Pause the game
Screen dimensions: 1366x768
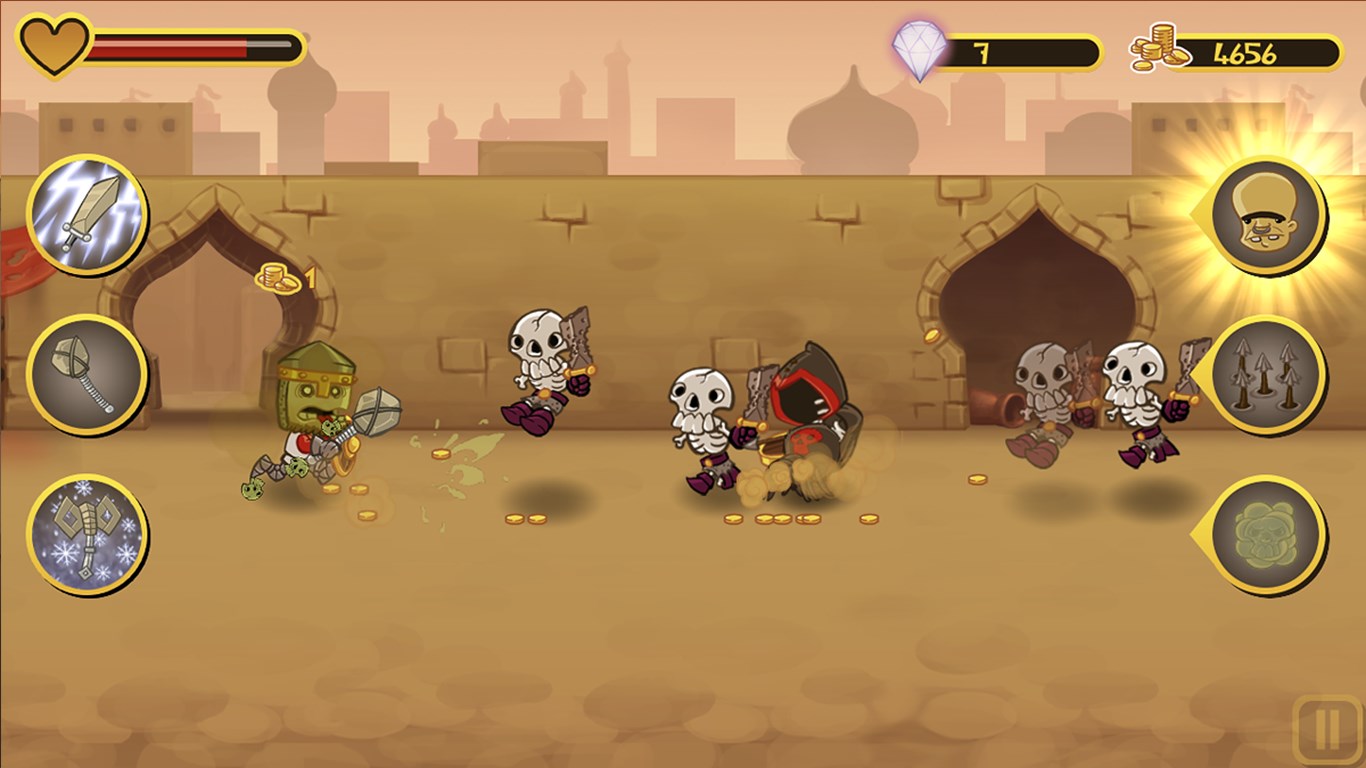click(1327, 731)
